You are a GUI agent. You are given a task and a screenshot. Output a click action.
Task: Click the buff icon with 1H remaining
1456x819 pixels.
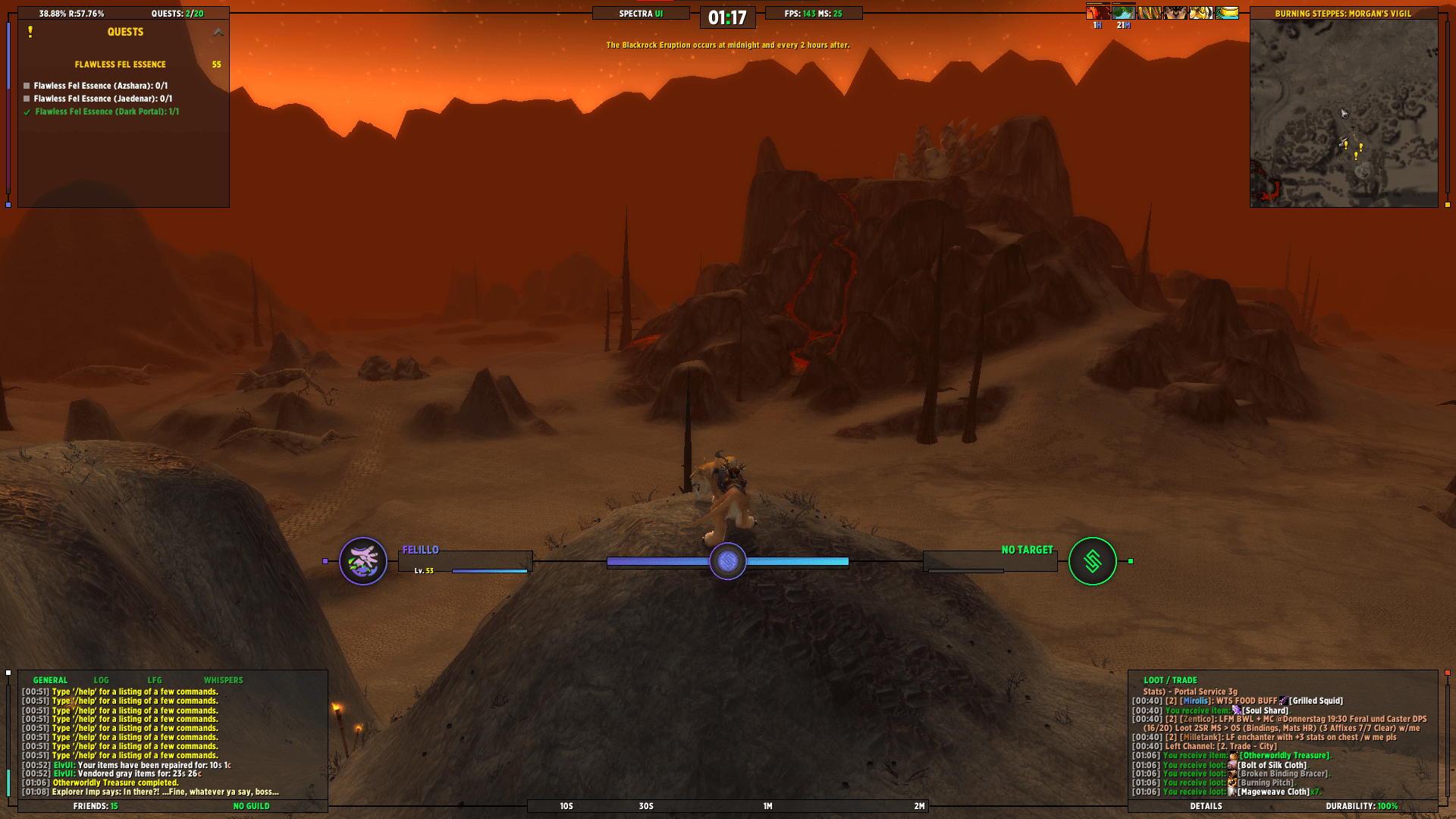coord(1097,13)
